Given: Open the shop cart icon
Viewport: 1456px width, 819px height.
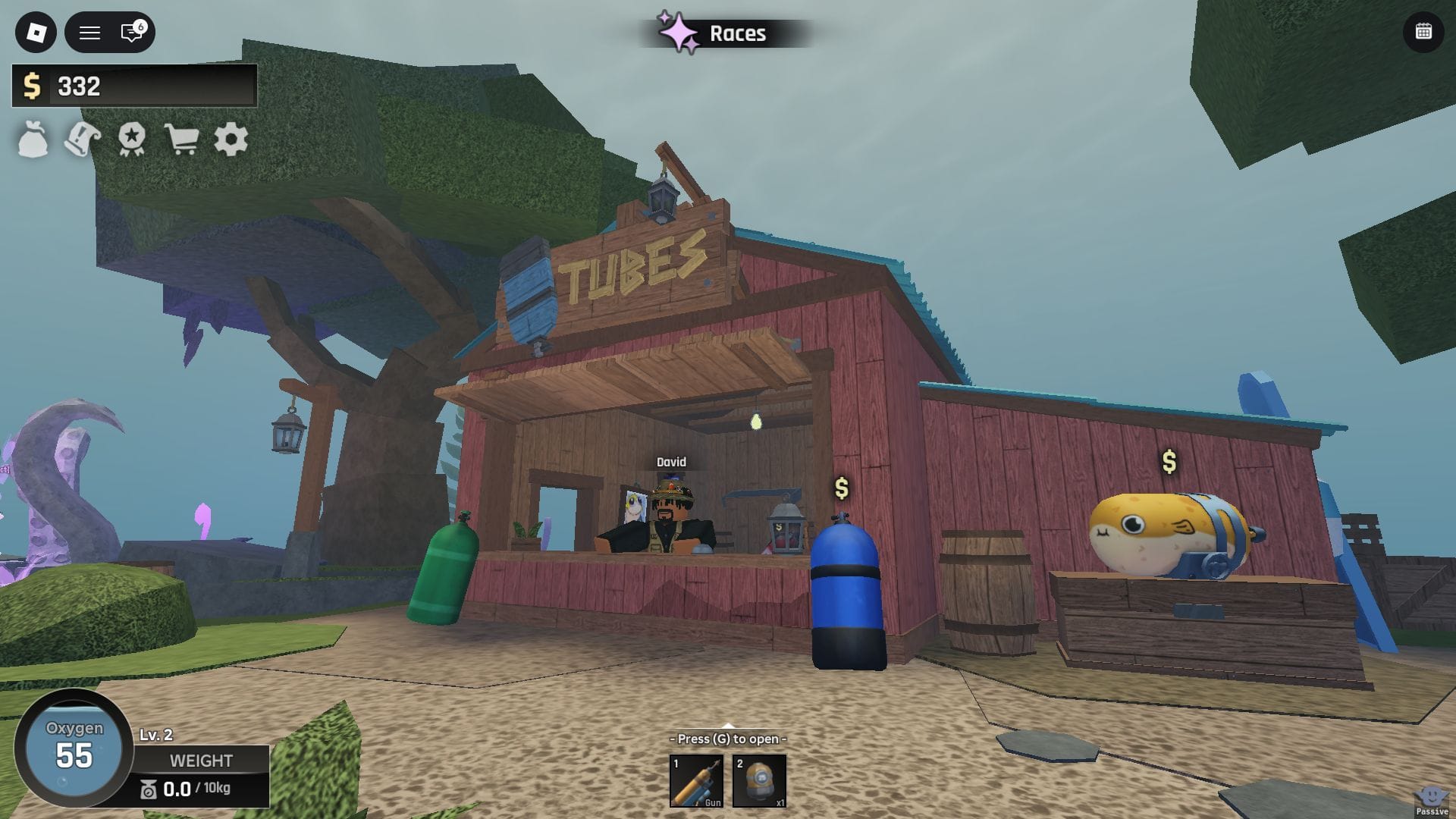Looking at the screenshot, I should pos(182,140).
